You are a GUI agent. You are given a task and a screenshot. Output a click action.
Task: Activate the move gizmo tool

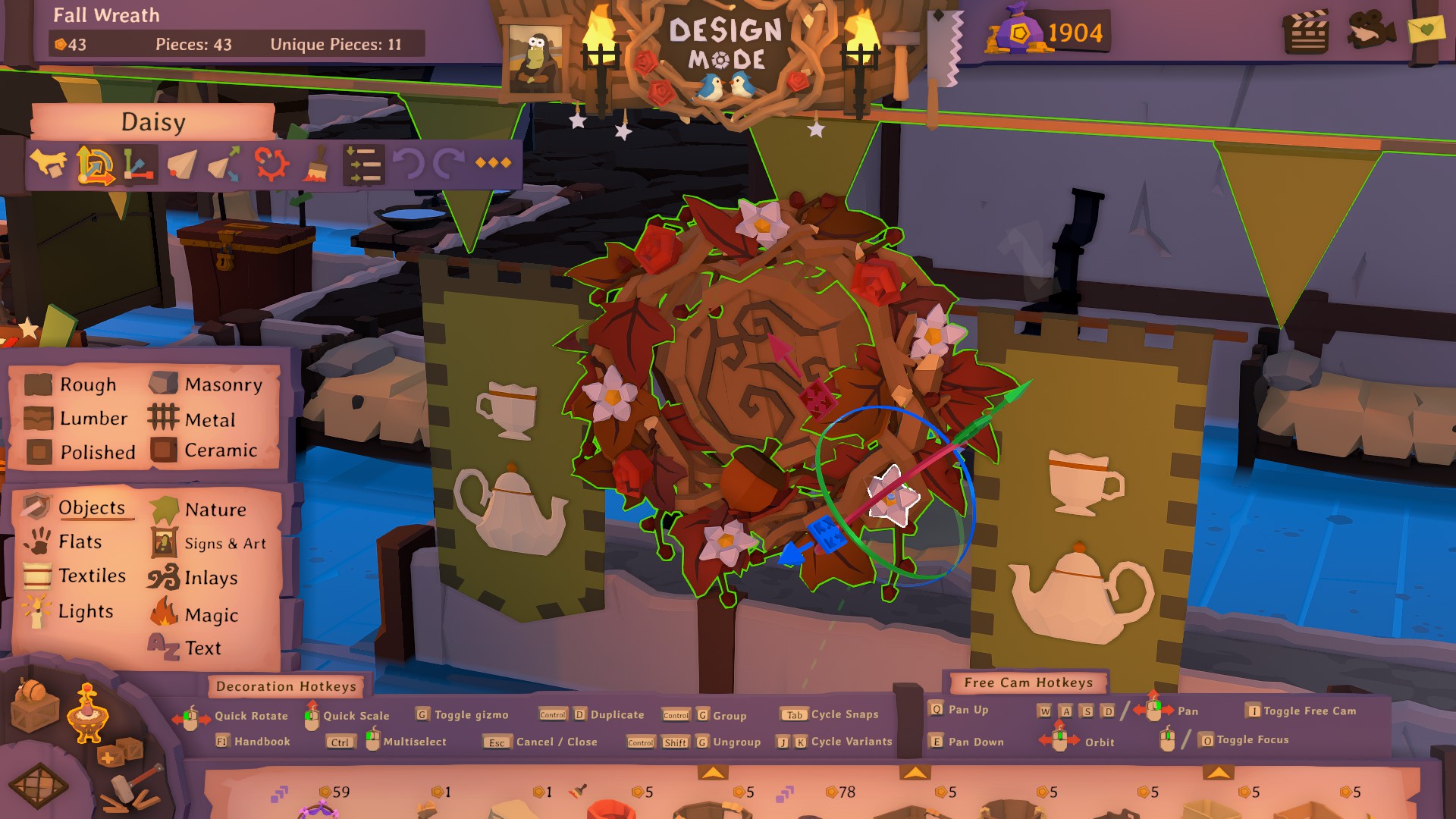tap(96, 164)
